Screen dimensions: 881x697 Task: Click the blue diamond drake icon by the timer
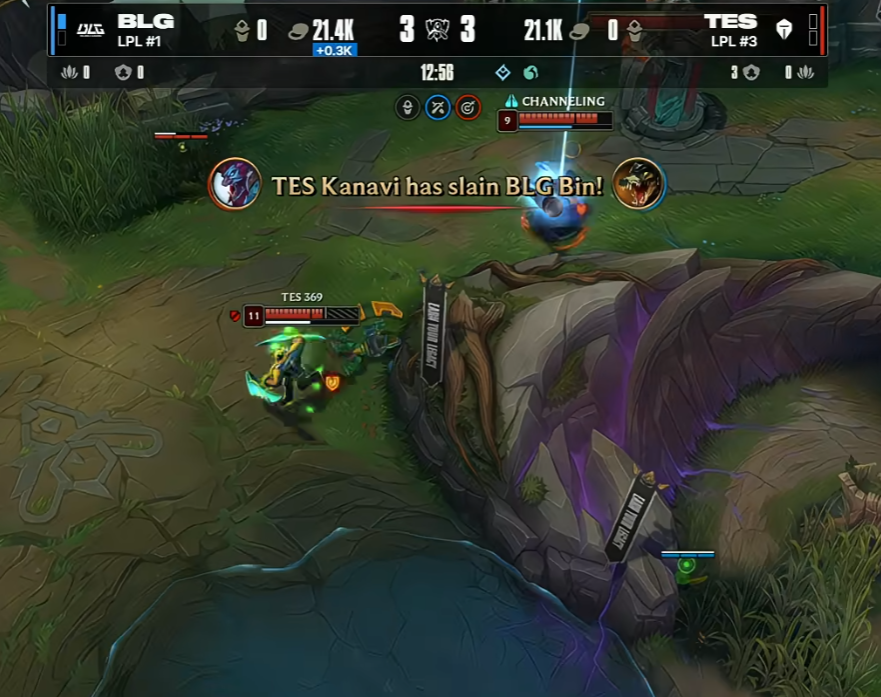point(503,73)
